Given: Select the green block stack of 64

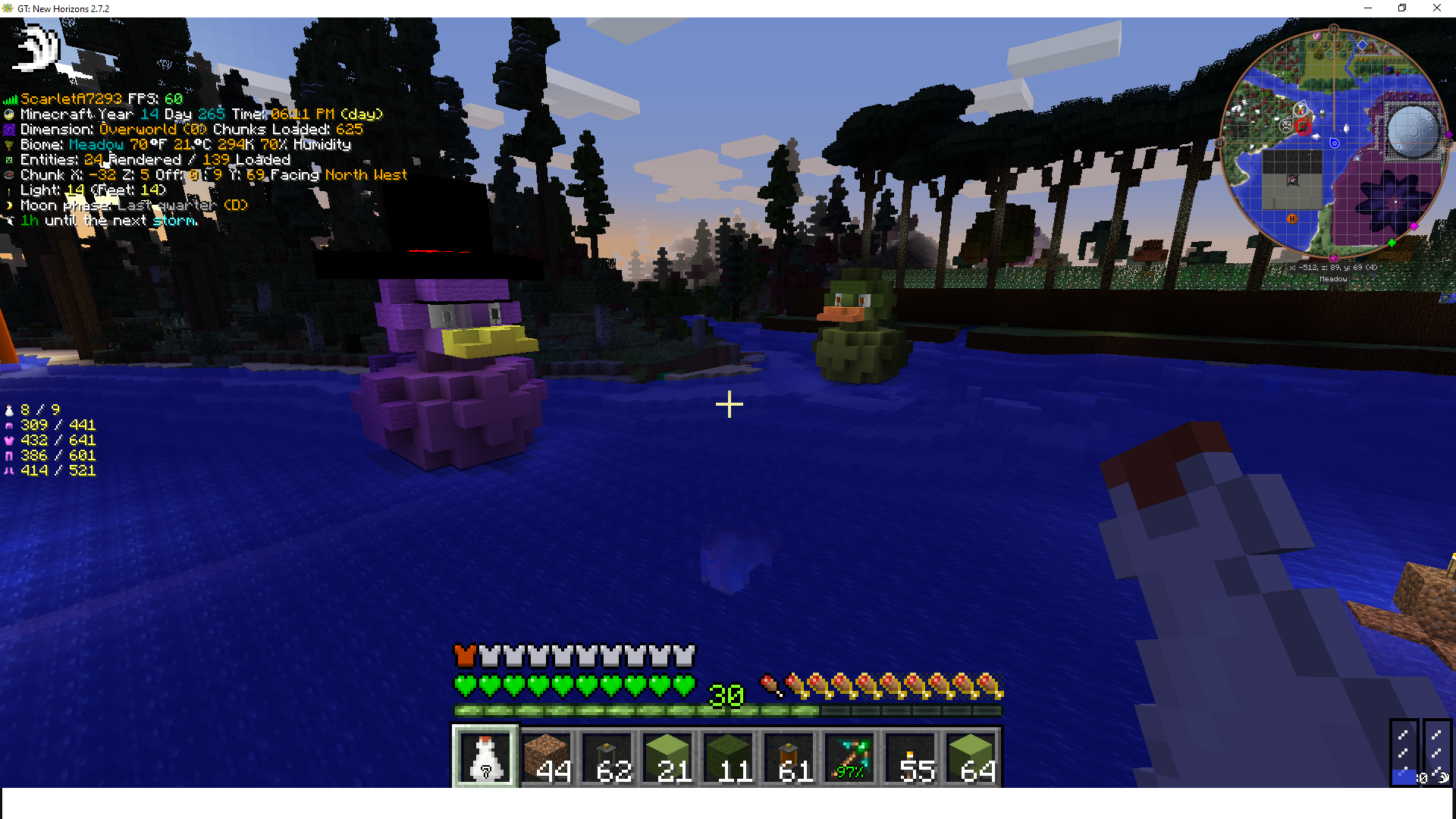Looking at the screenshot, I should 971,757.
